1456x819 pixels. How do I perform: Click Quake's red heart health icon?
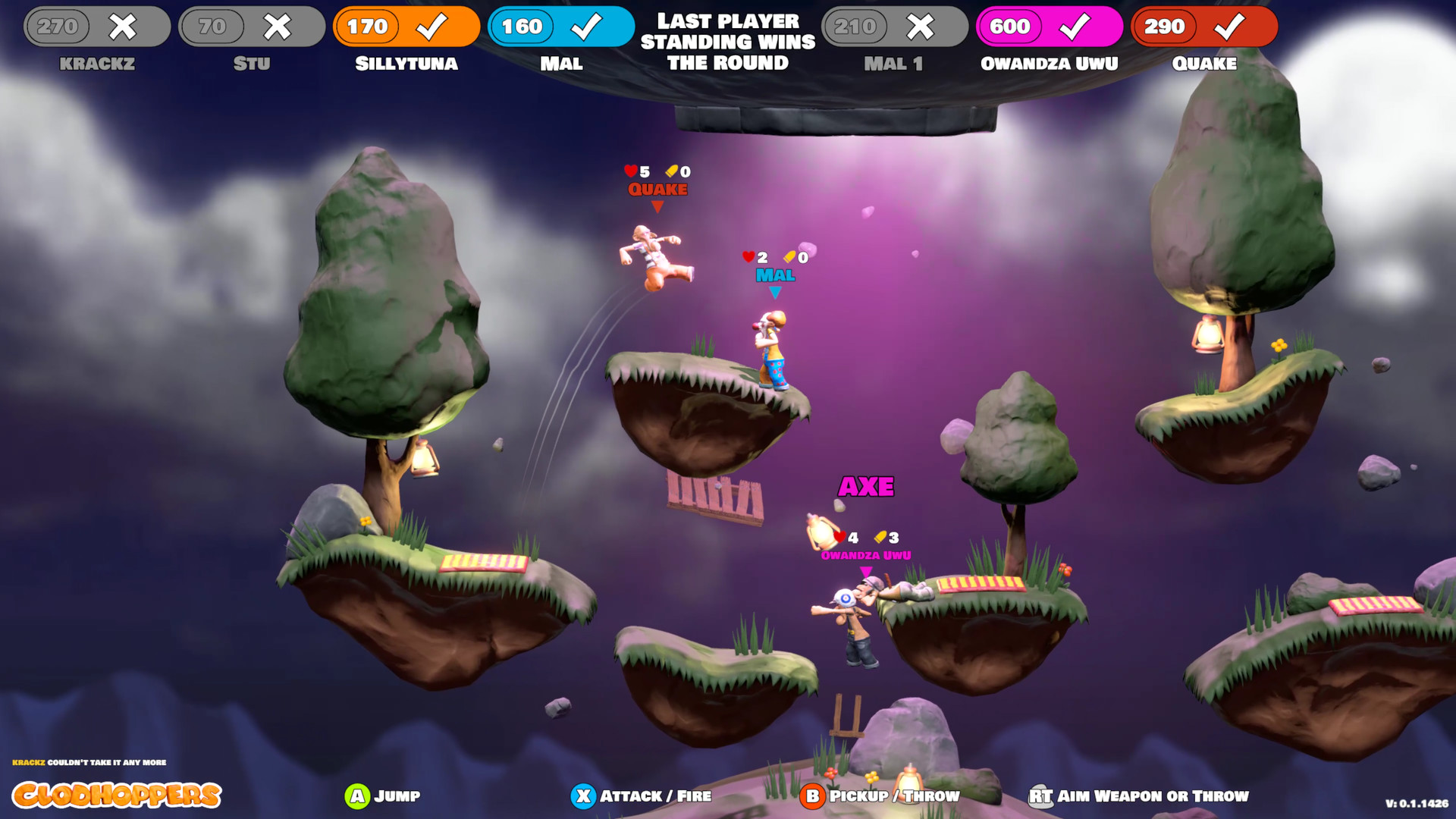pos(629,172)
